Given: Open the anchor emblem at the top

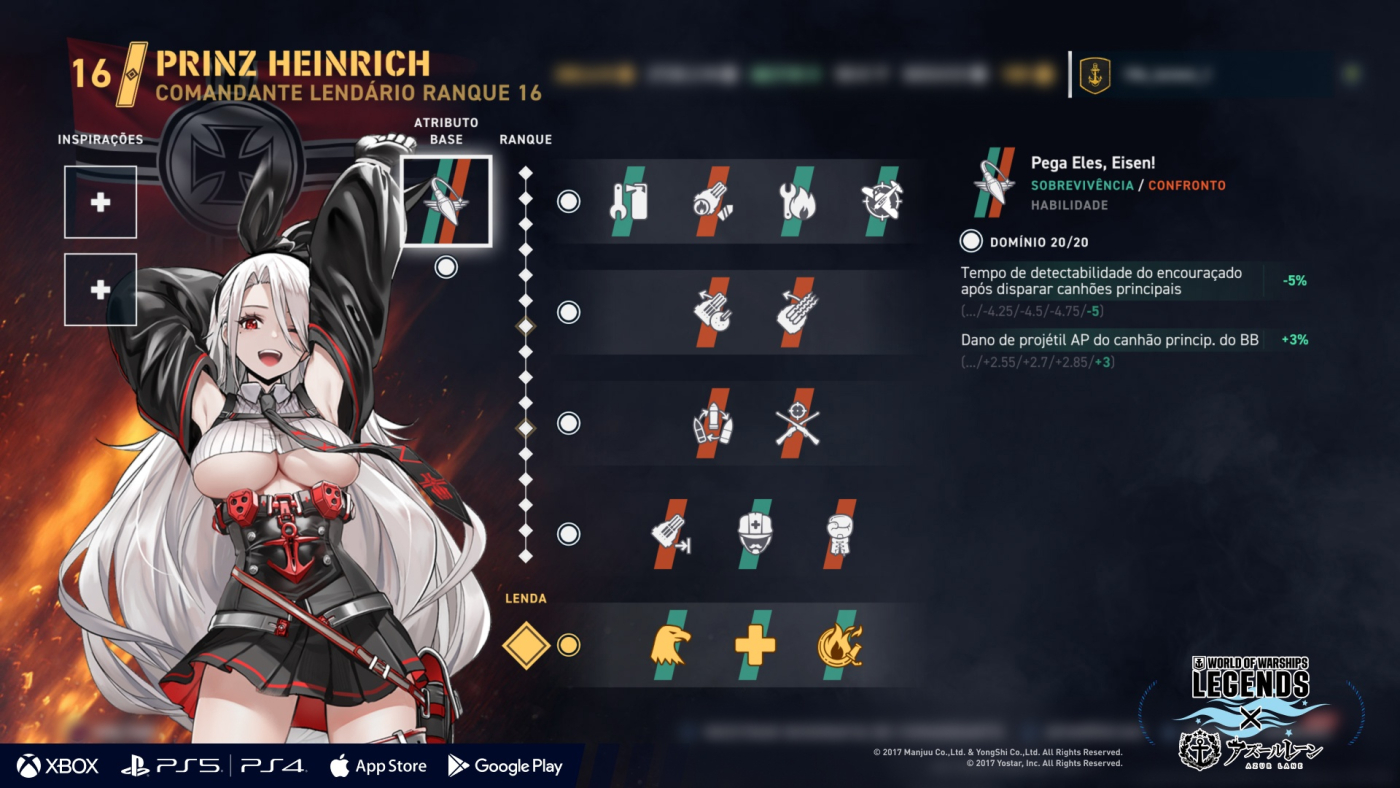Looking at the screenshot, I should pyautogui.click(x=1095, y=75).
